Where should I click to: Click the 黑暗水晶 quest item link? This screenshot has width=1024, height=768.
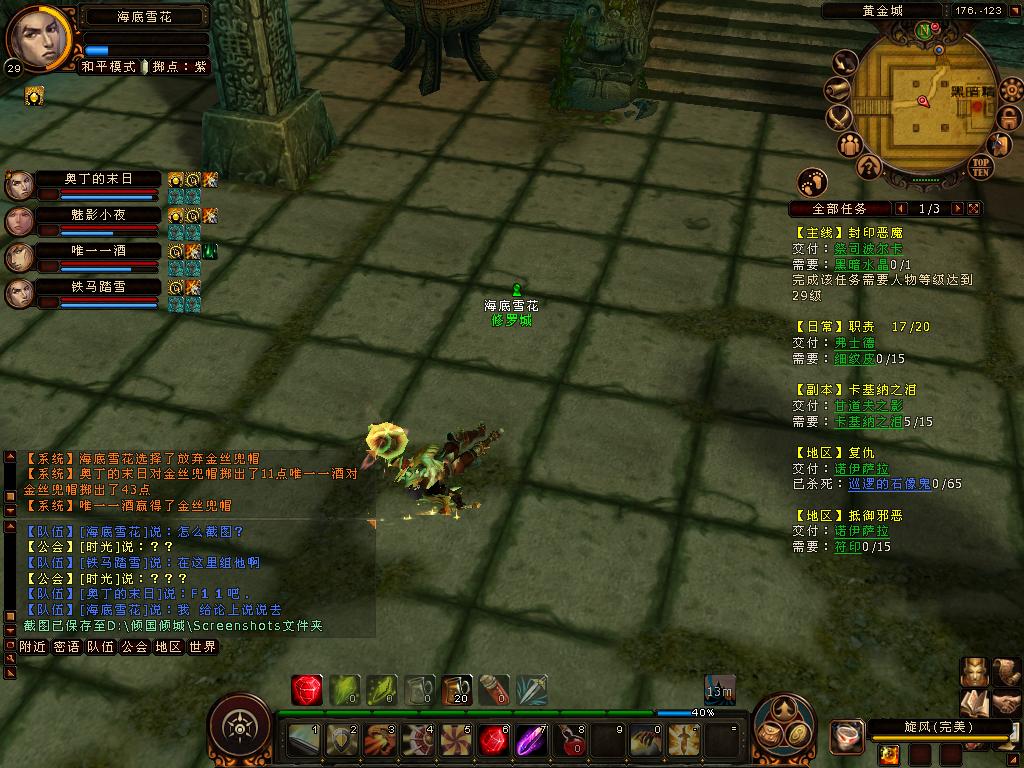point(865,264)
